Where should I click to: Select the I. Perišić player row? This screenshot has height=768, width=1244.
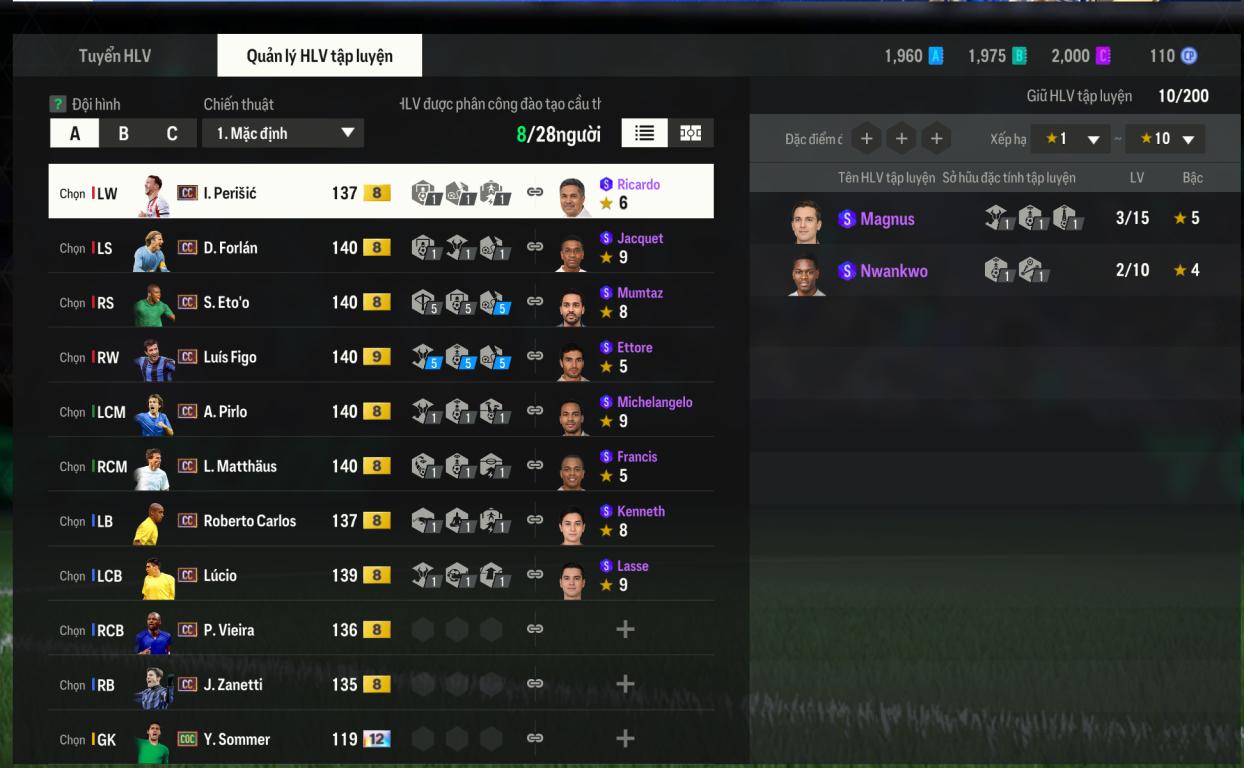(230, 193)
